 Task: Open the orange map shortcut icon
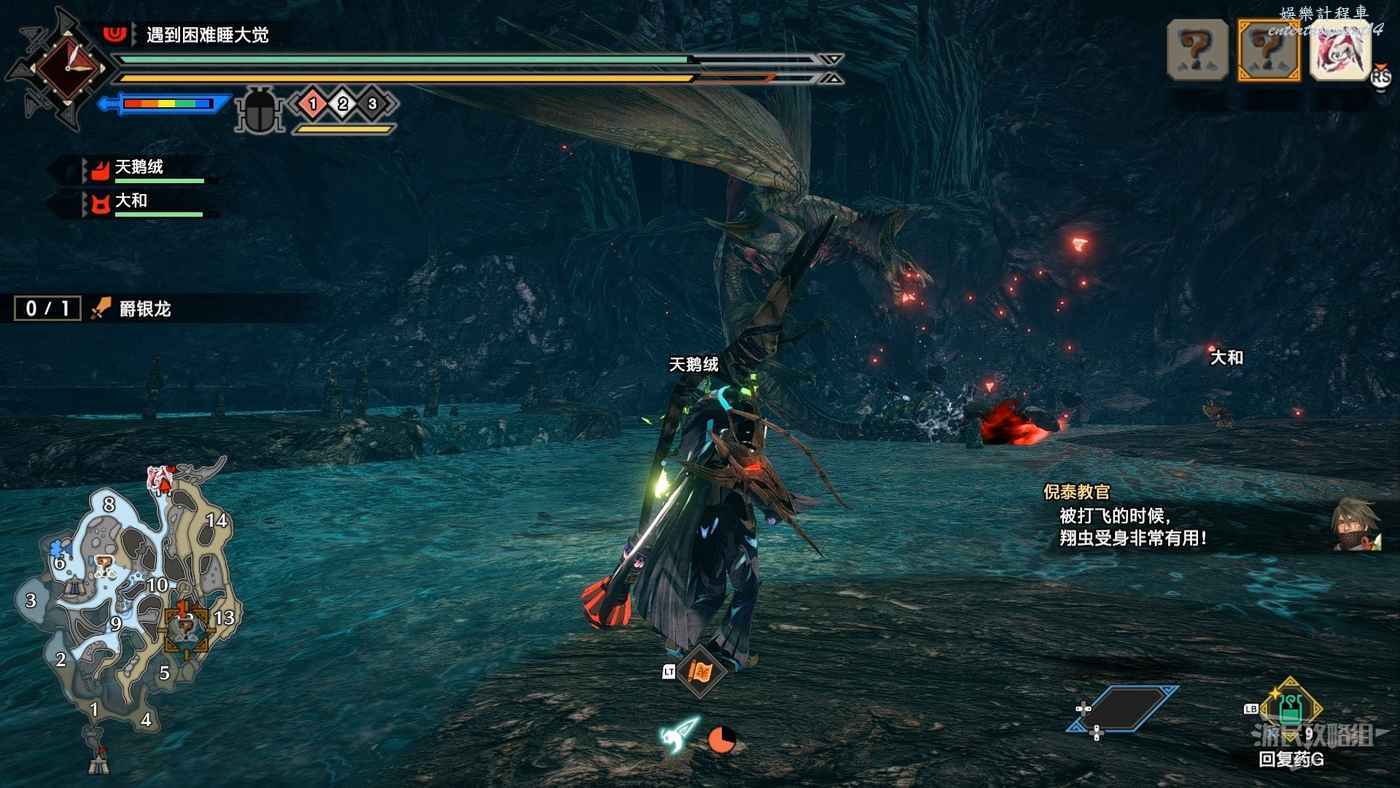(x=700, y=671)
